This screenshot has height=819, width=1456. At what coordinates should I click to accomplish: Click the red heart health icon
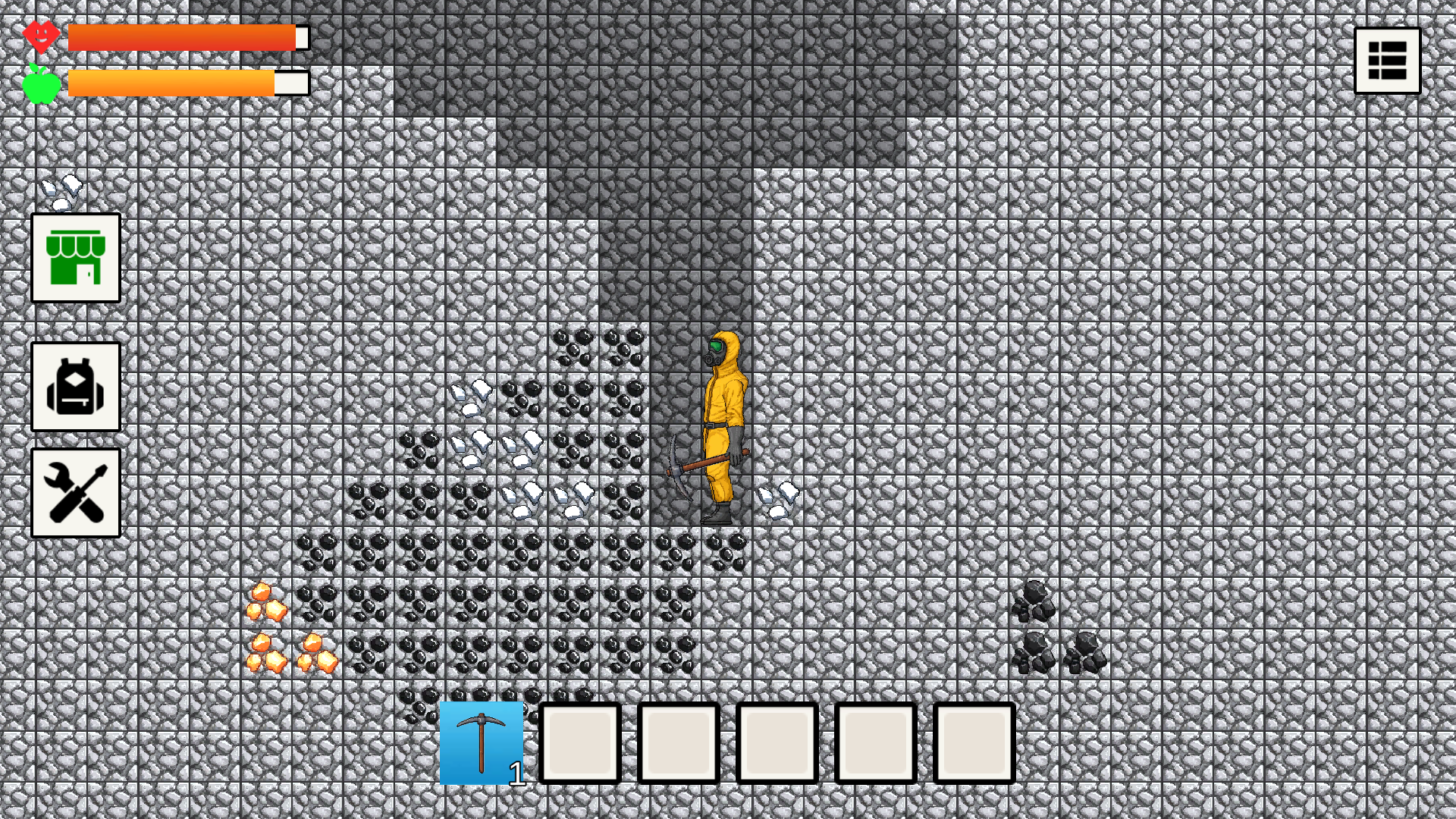(x=42, y=34)
